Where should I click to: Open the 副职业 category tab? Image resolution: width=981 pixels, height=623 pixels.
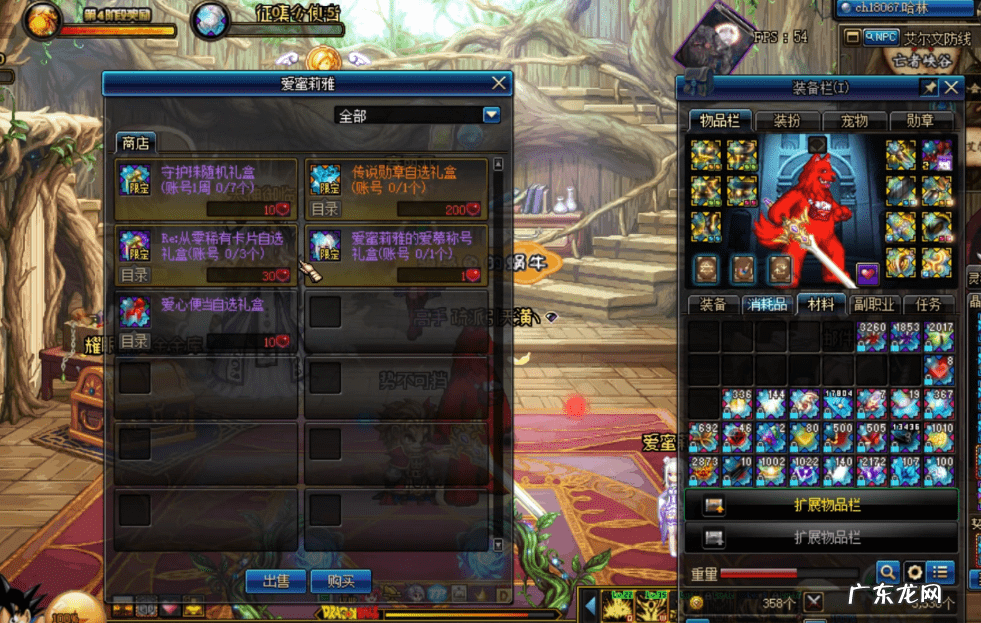[874, 304]
